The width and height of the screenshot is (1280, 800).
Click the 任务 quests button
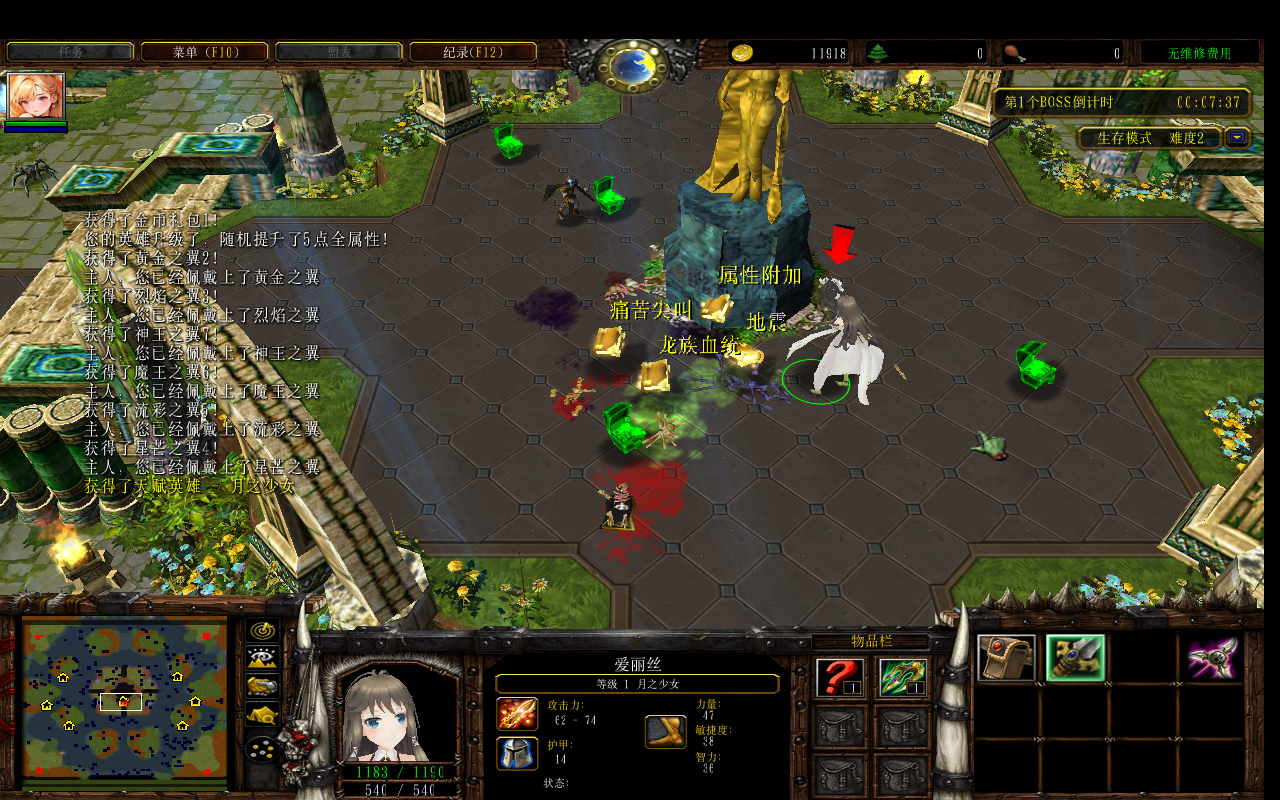[68, 51]
